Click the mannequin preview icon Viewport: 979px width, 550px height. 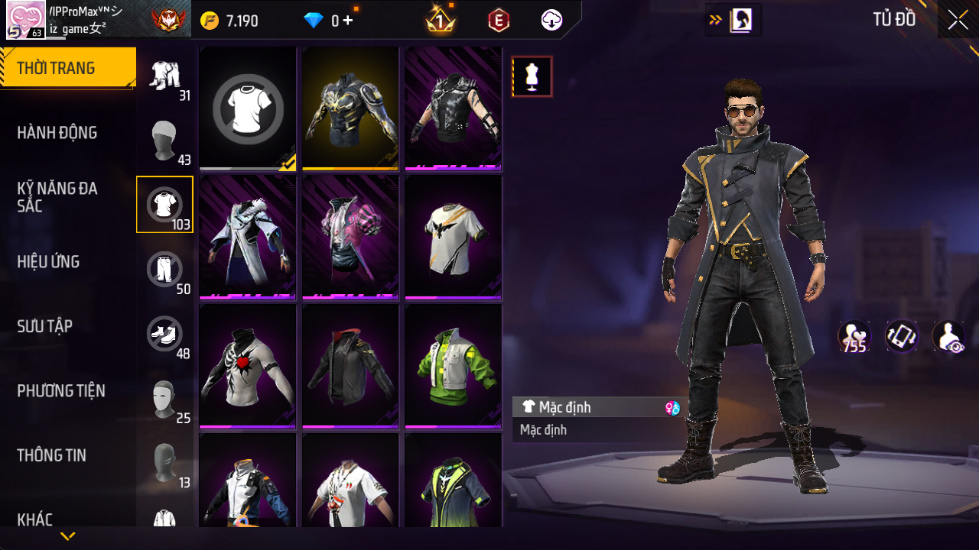coord(532,77)
